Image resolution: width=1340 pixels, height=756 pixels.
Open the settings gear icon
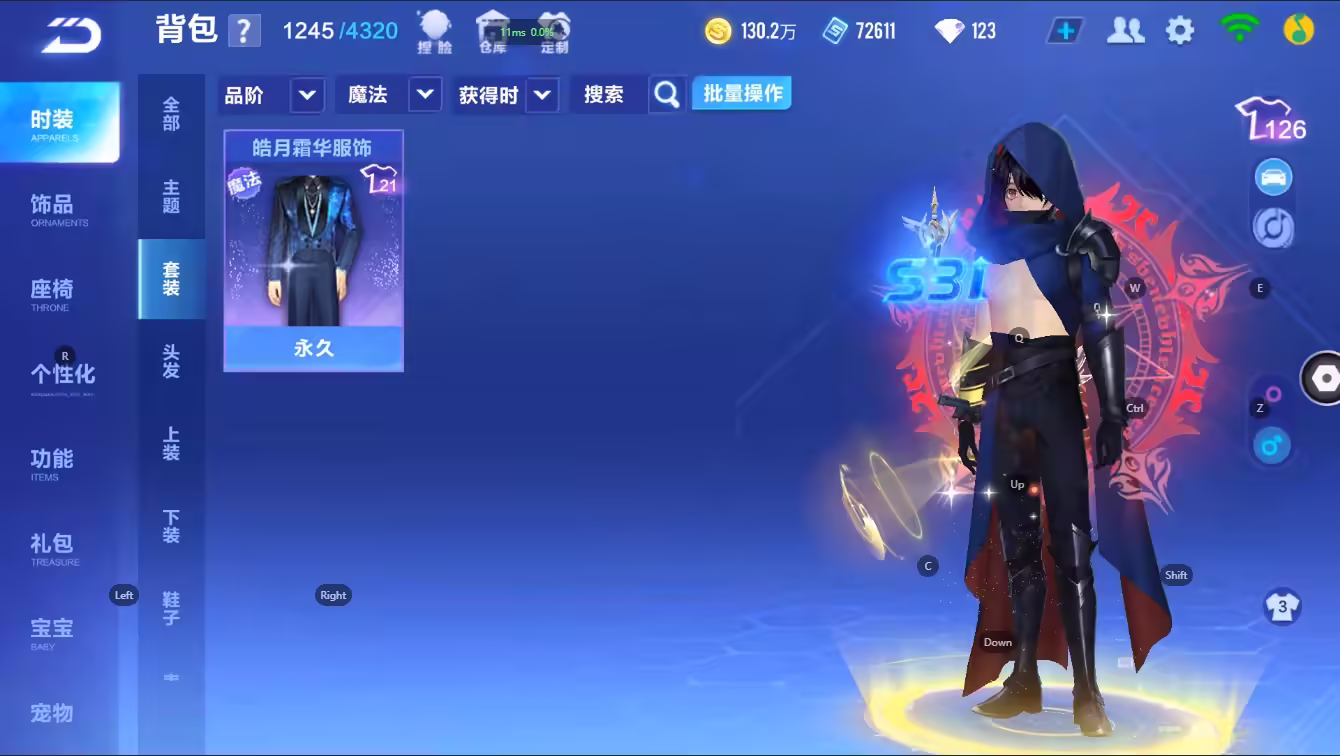coord(1180,31)
